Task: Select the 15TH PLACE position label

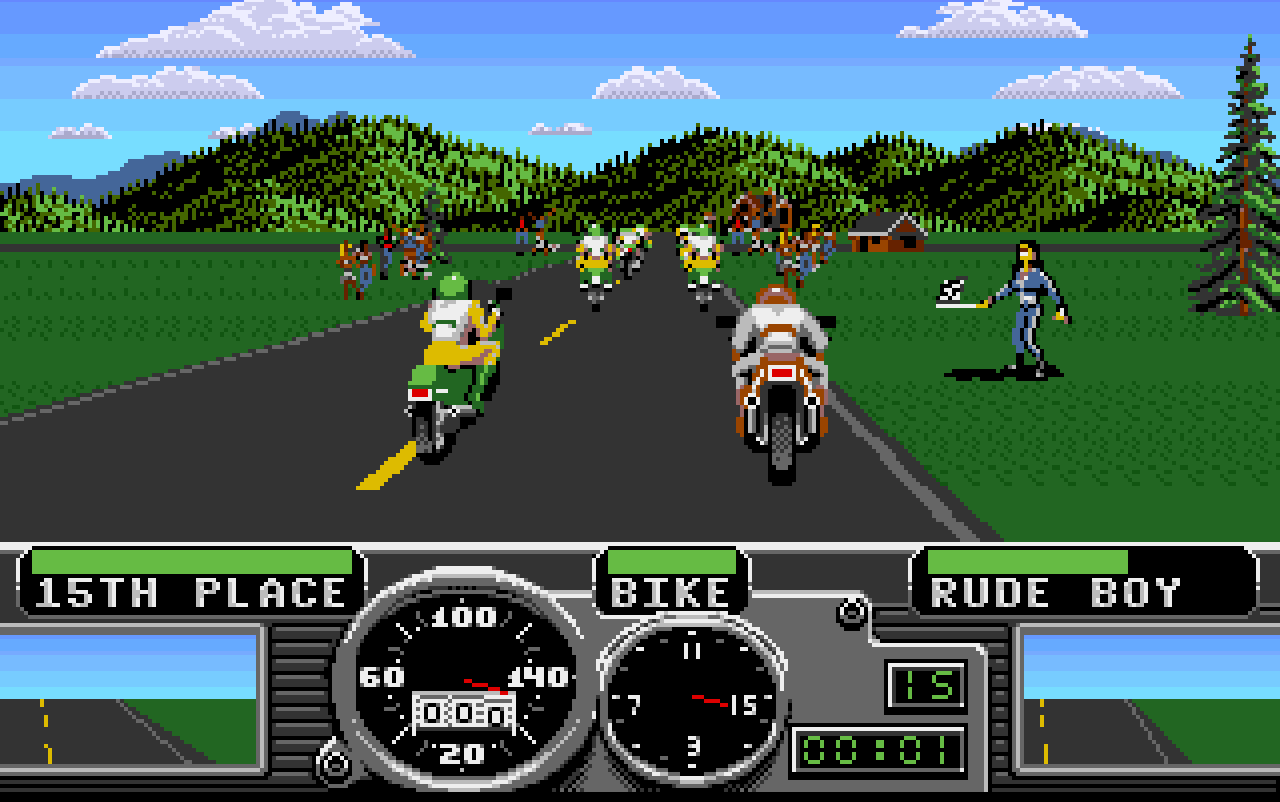Action: click(188, 590)
